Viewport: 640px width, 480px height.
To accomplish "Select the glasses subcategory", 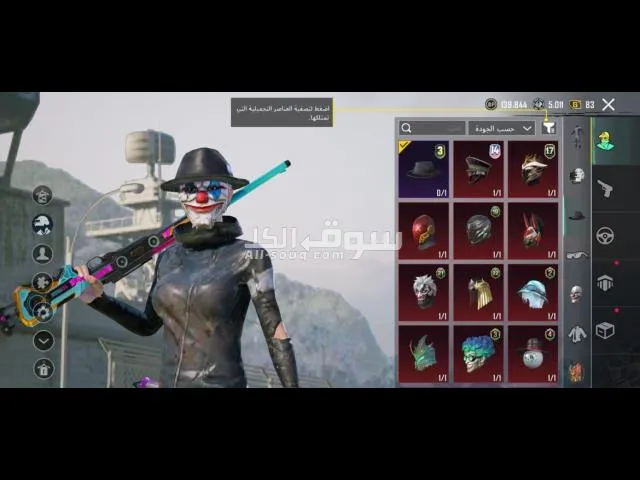I will point(576,255).
